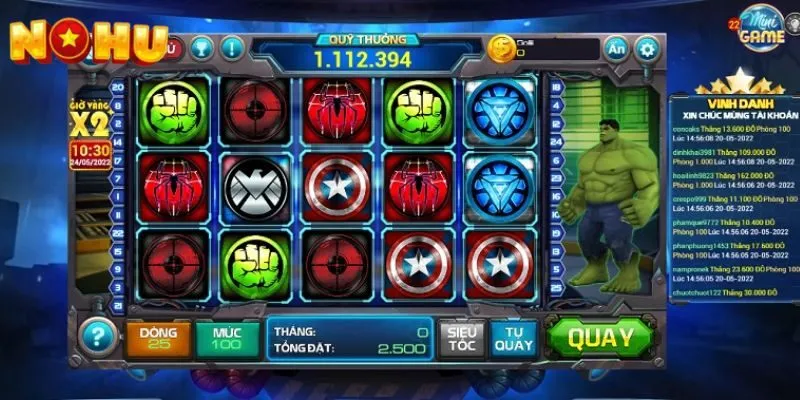Viewport: 800px width, 400px height.
Task: Open the Mini Game logo
Action: coord(752,33)
